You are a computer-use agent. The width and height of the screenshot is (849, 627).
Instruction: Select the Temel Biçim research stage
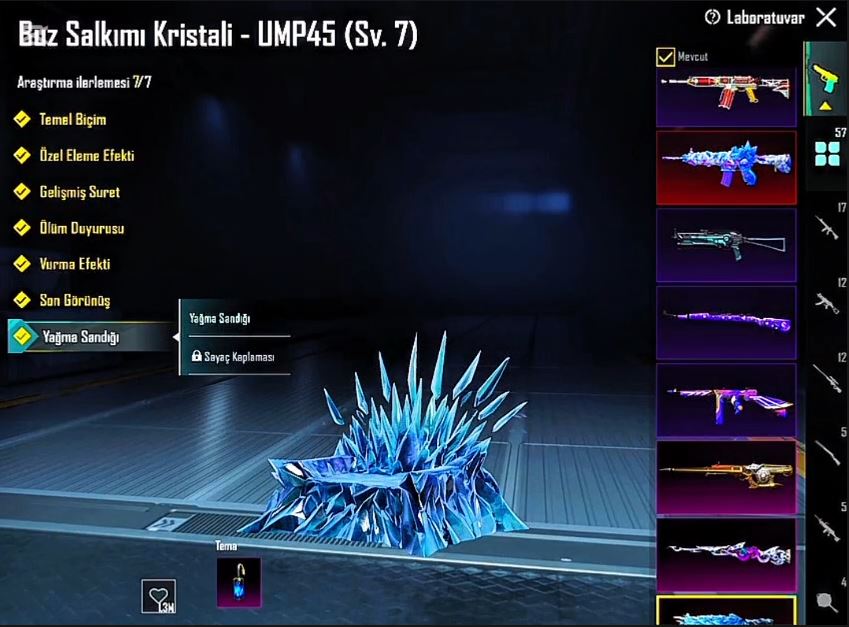[x=71, y=120]
